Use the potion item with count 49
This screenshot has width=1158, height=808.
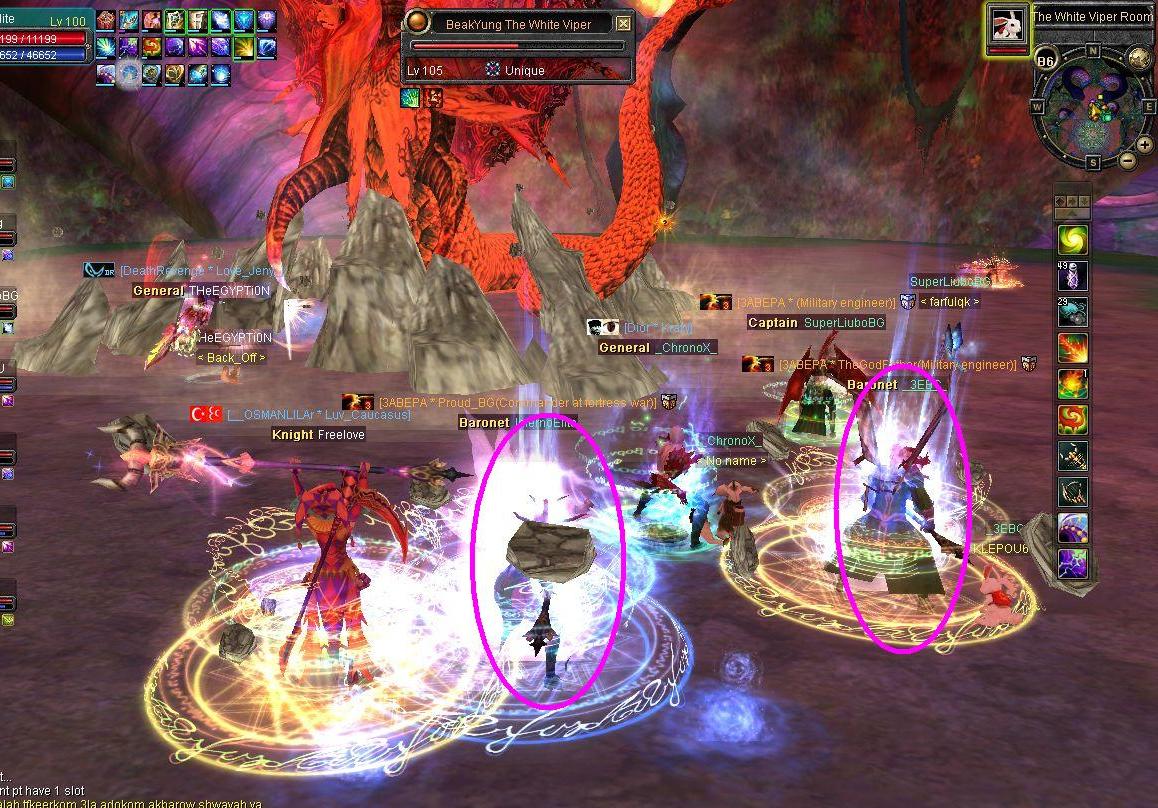(x=1073, y=275)
